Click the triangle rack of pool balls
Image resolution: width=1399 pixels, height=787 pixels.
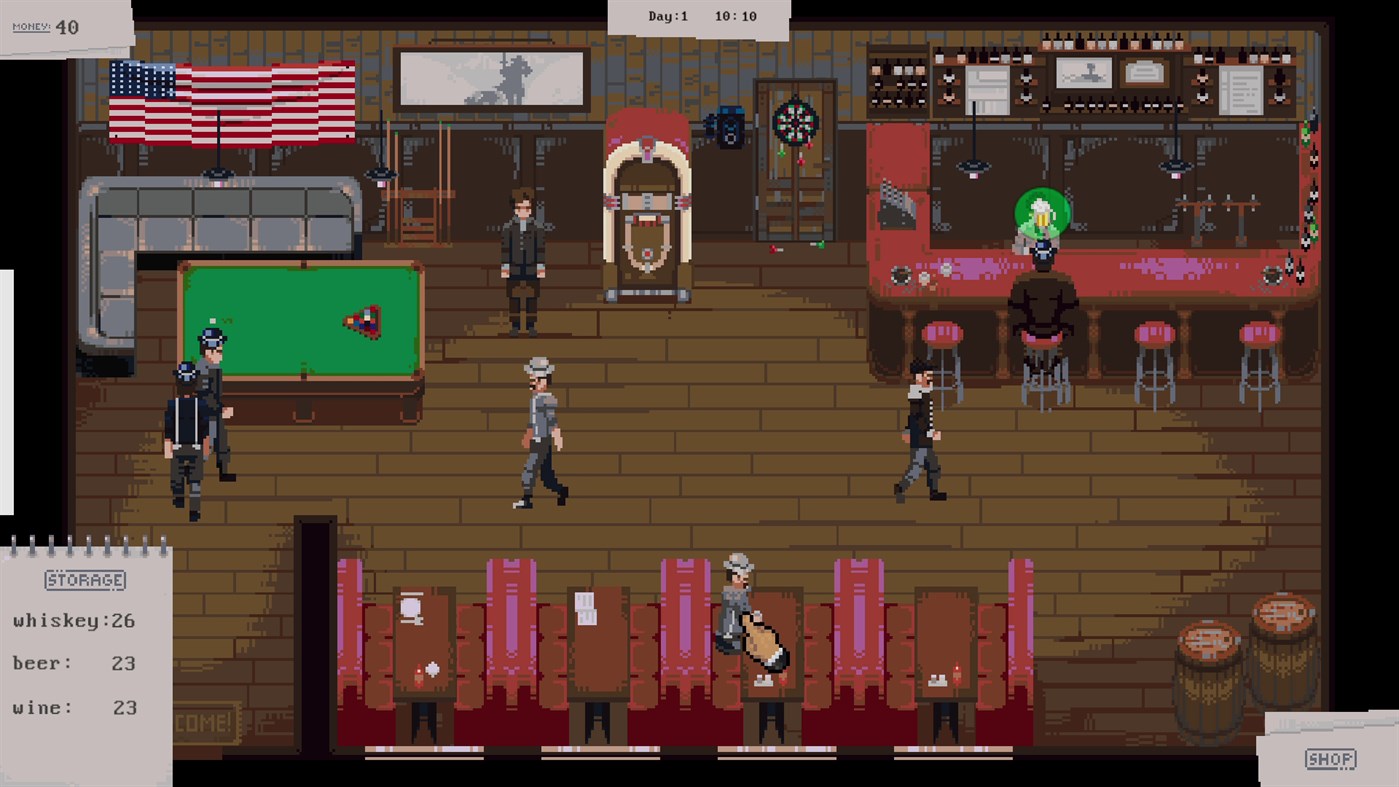(363, 322)
